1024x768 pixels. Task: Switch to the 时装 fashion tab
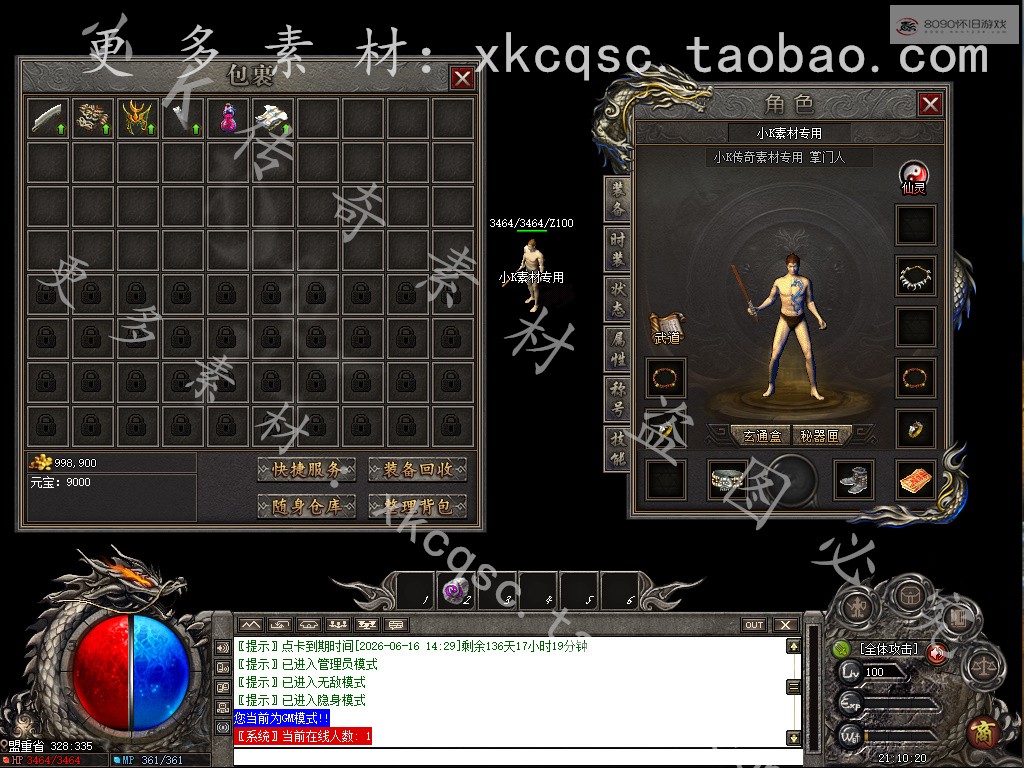[618, 248]
